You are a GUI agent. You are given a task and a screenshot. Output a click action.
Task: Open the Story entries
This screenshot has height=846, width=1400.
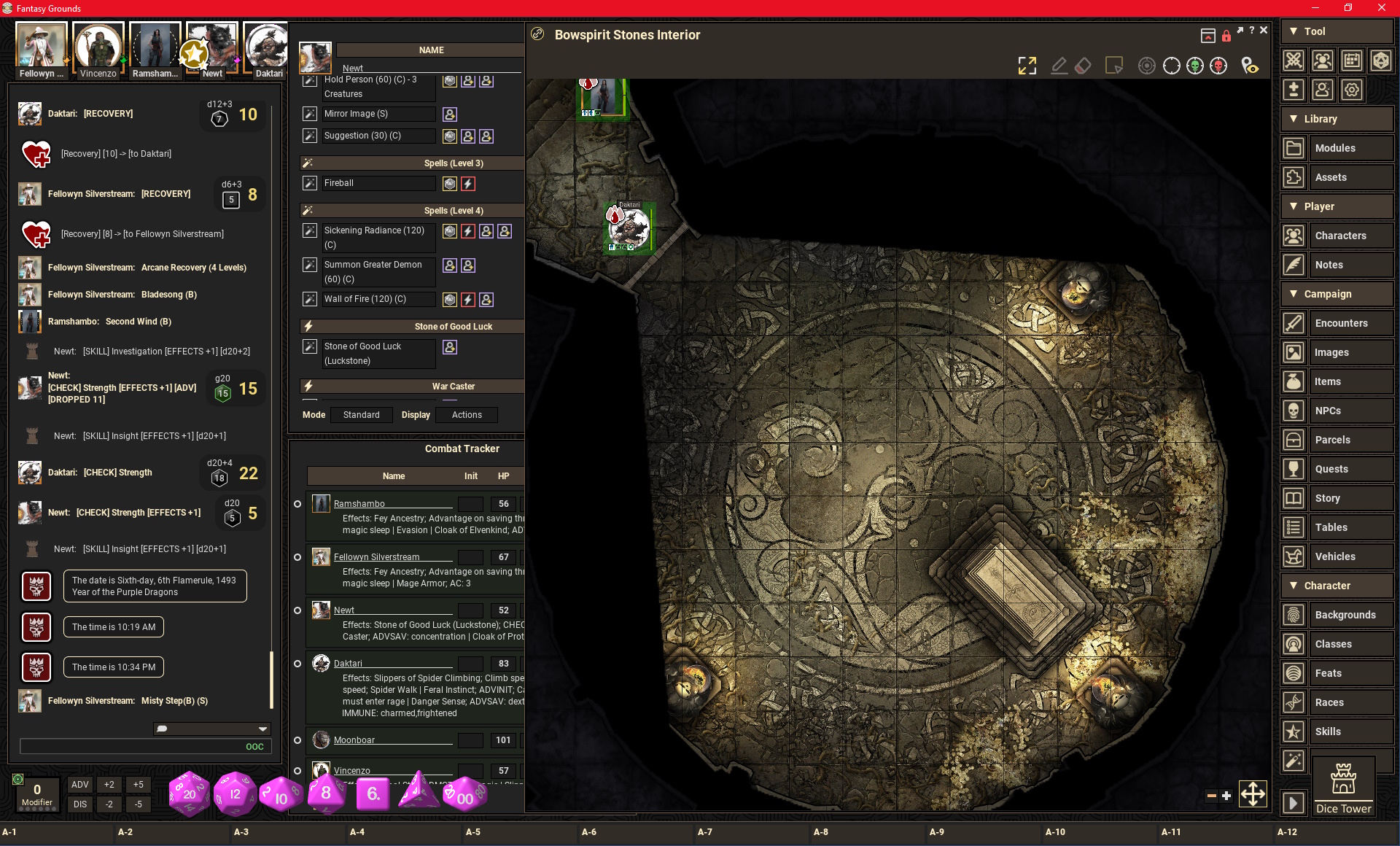point(1327,498)
